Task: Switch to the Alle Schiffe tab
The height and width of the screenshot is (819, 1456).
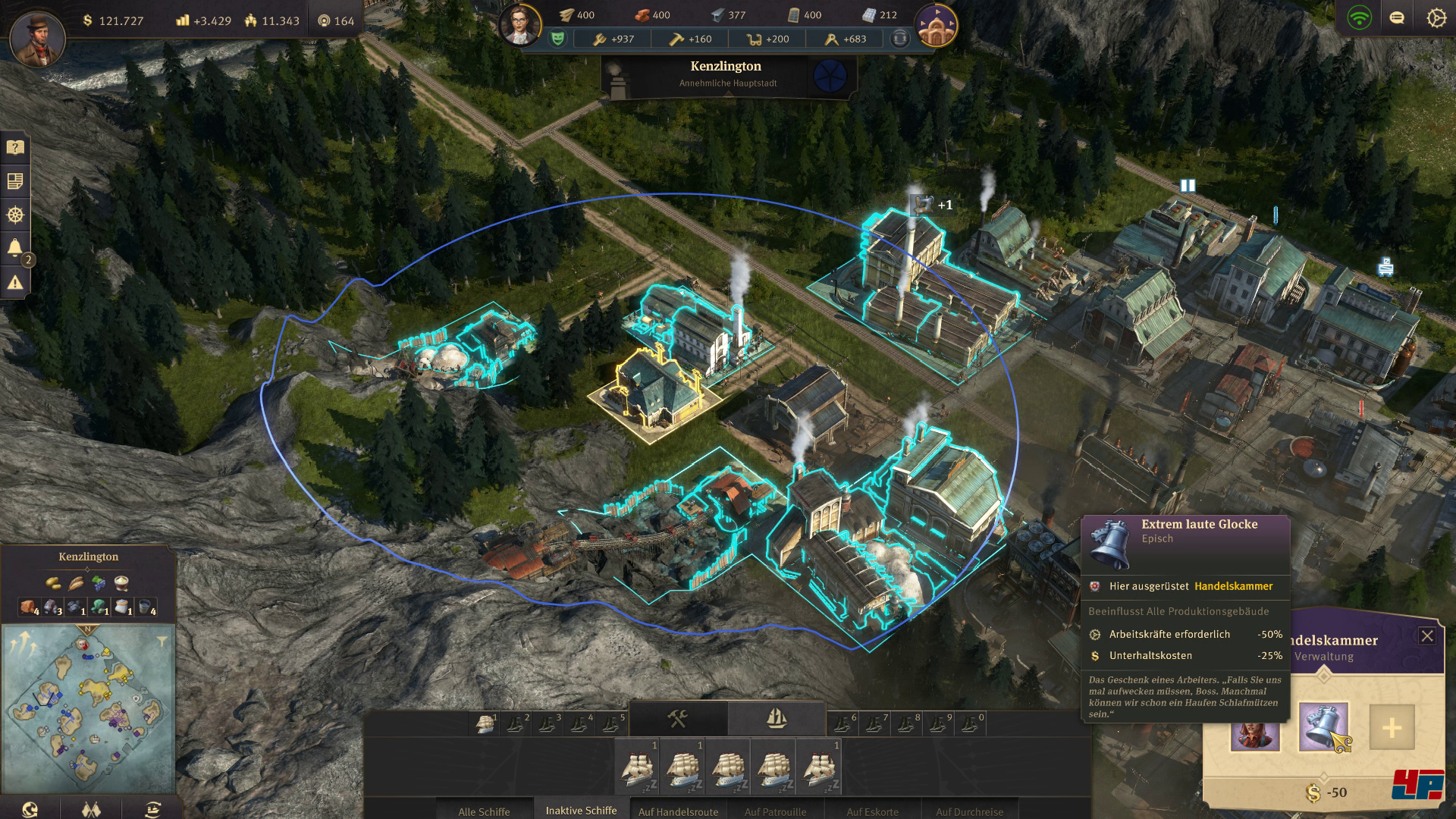Action: [484, 811]
